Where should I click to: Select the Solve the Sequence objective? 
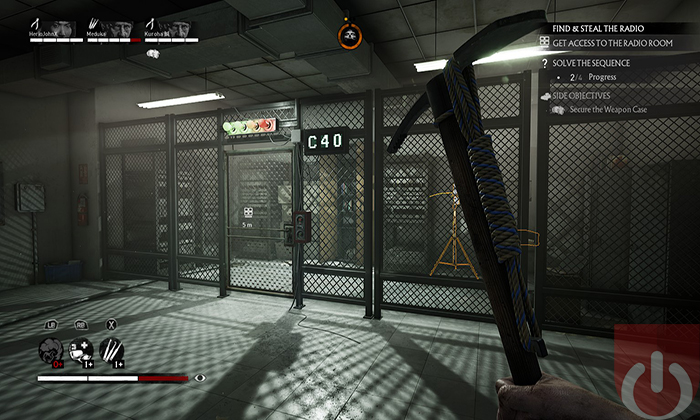(597, 62)
